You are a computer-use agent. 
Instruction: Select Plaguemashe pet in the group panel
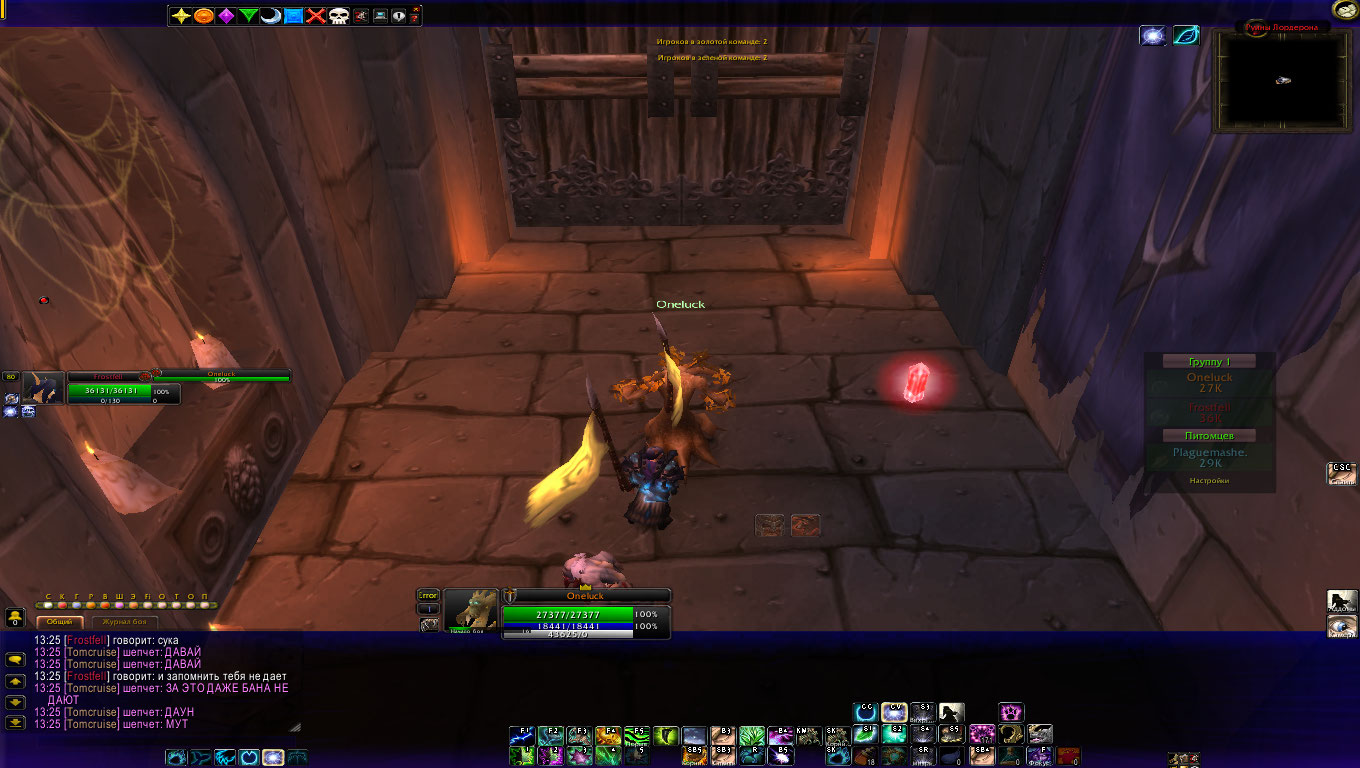tap(1209, 458)
